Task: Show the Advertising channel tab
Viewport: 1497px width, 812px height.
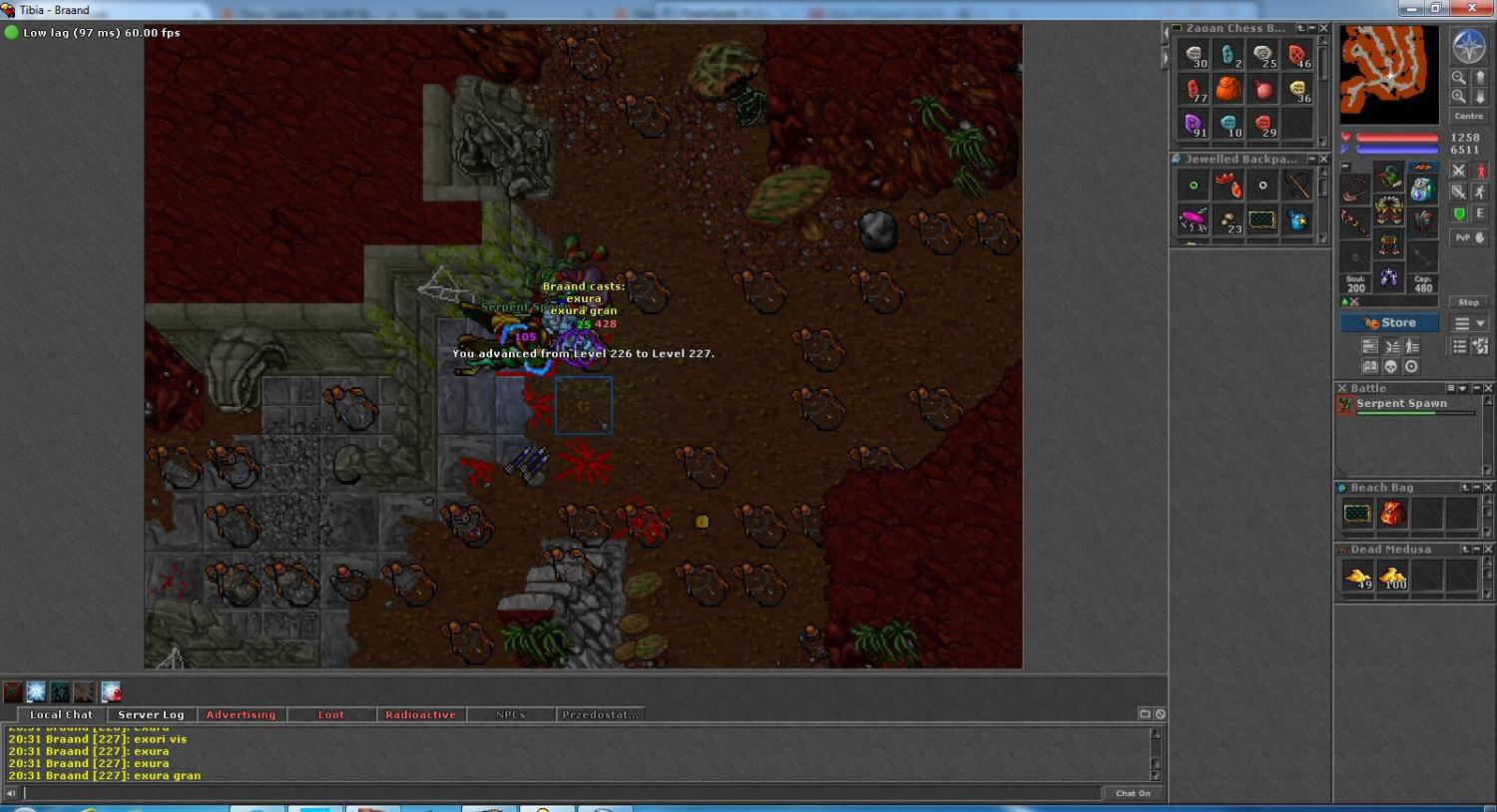Action: pyautogui.click(x=241, y=714)
